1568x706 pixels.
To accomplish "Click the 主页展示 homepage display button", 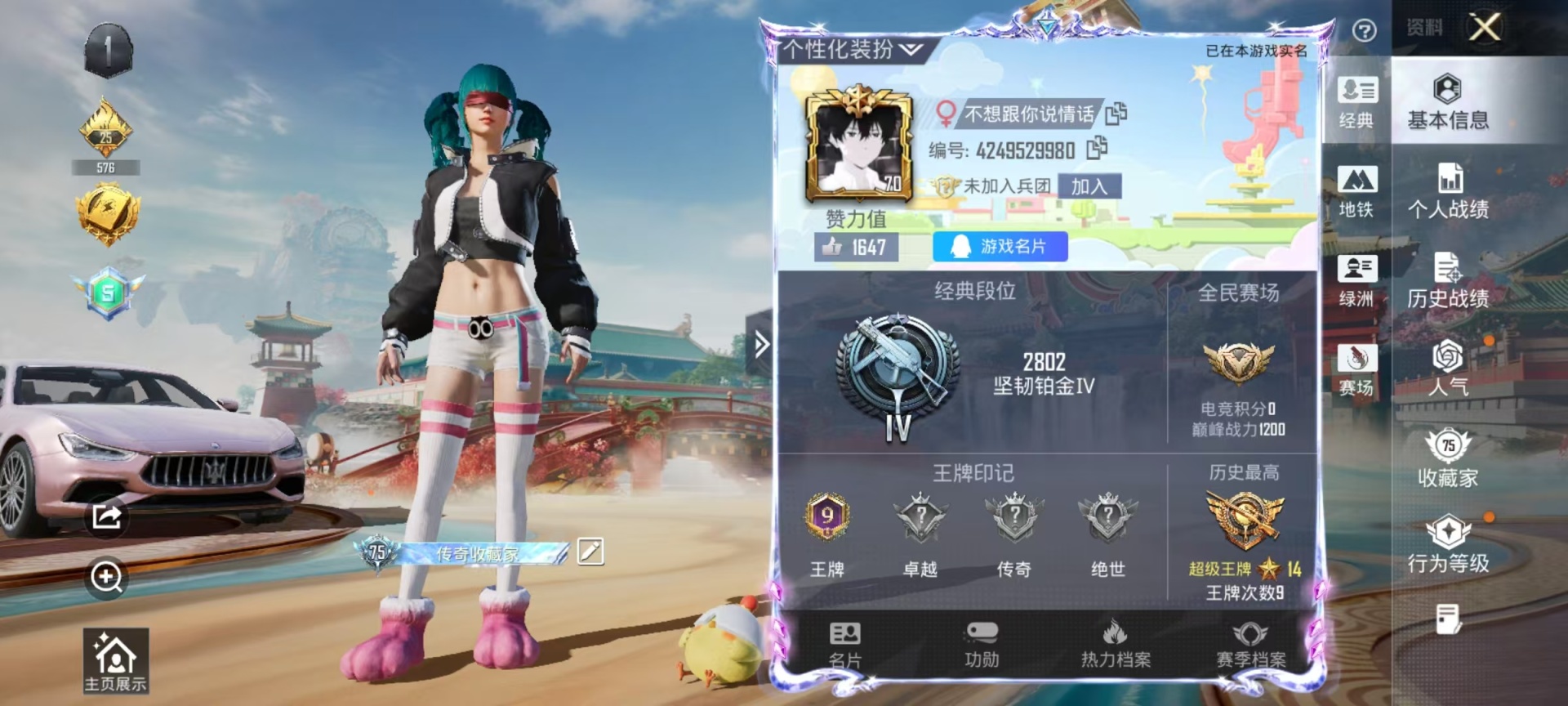I will click(x=115, y=661).
